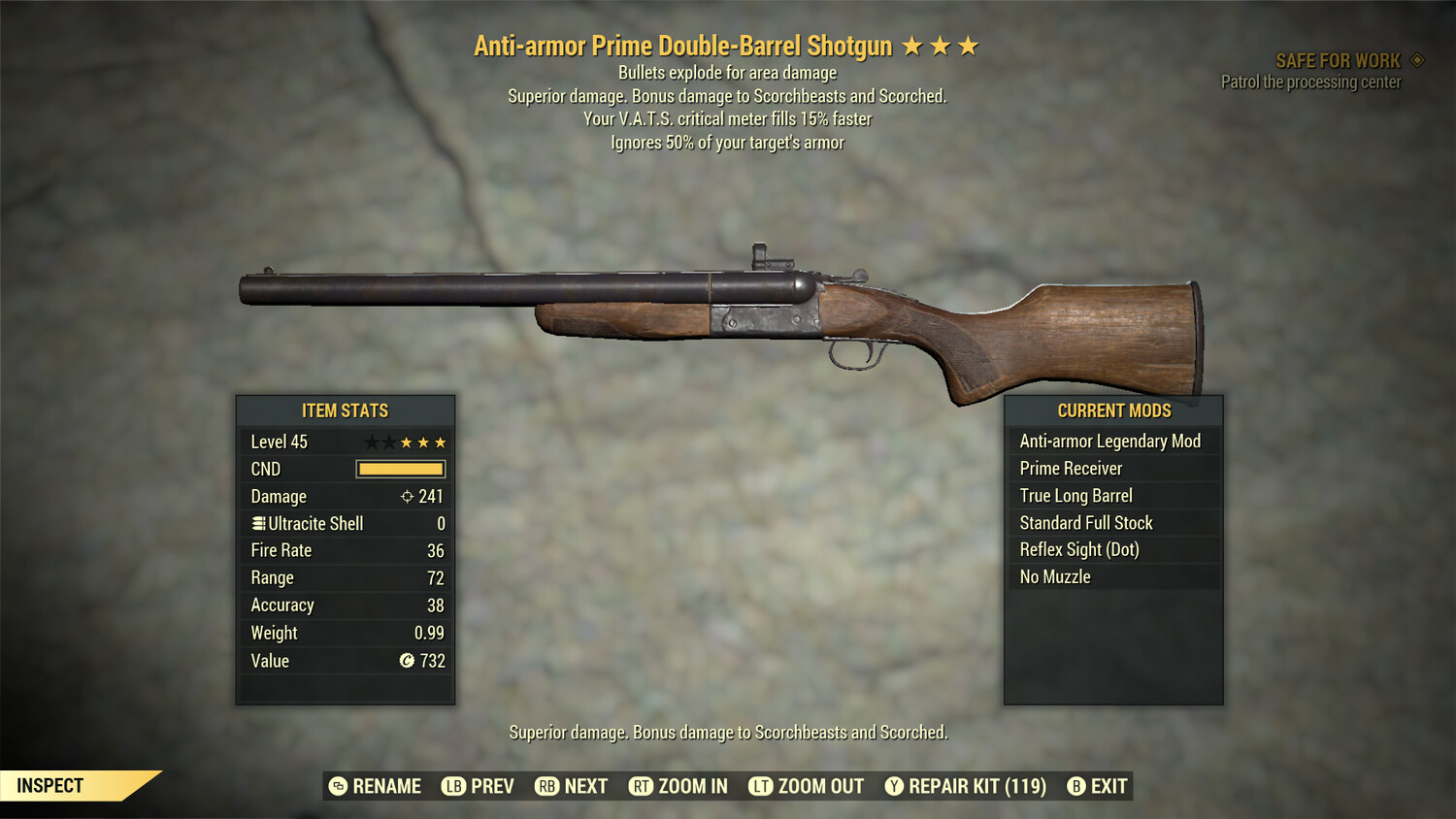Click the CURRENT MODS panel header
This screenshot has width=1456, height=819.
coord(1113,410)
